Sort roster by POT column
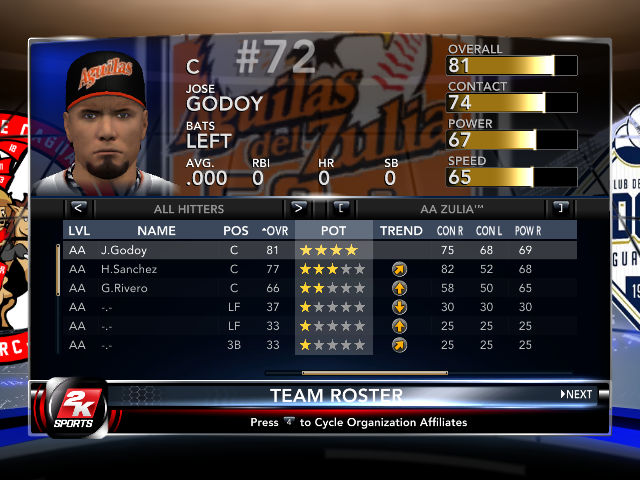Screen dimensions: 640x480 tap(334, 231)
